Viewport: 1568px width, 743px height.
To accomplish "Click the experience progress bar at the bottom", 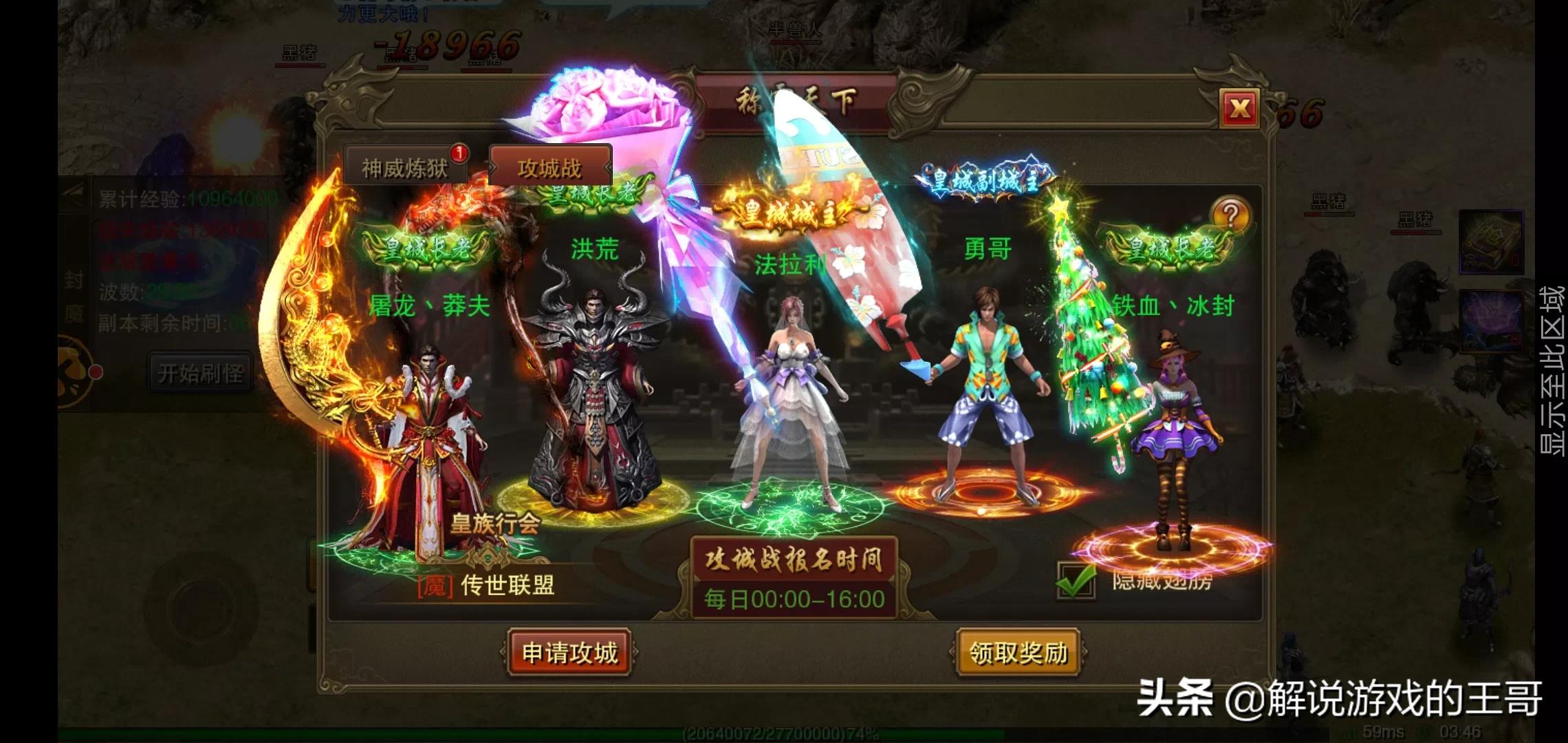I will pos(784,733).
